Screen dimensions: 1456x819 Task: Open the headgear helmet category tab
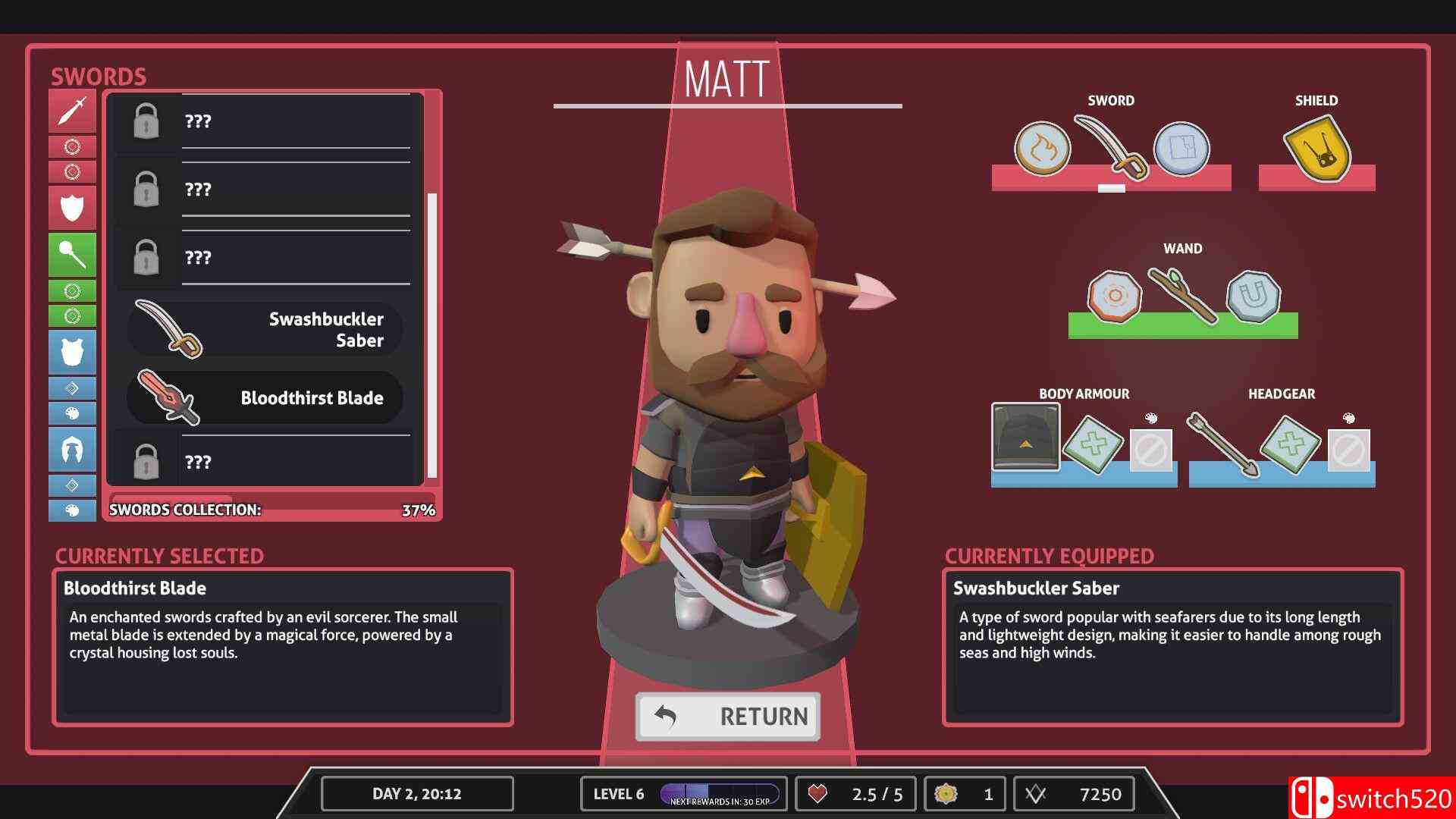(72, 449)
